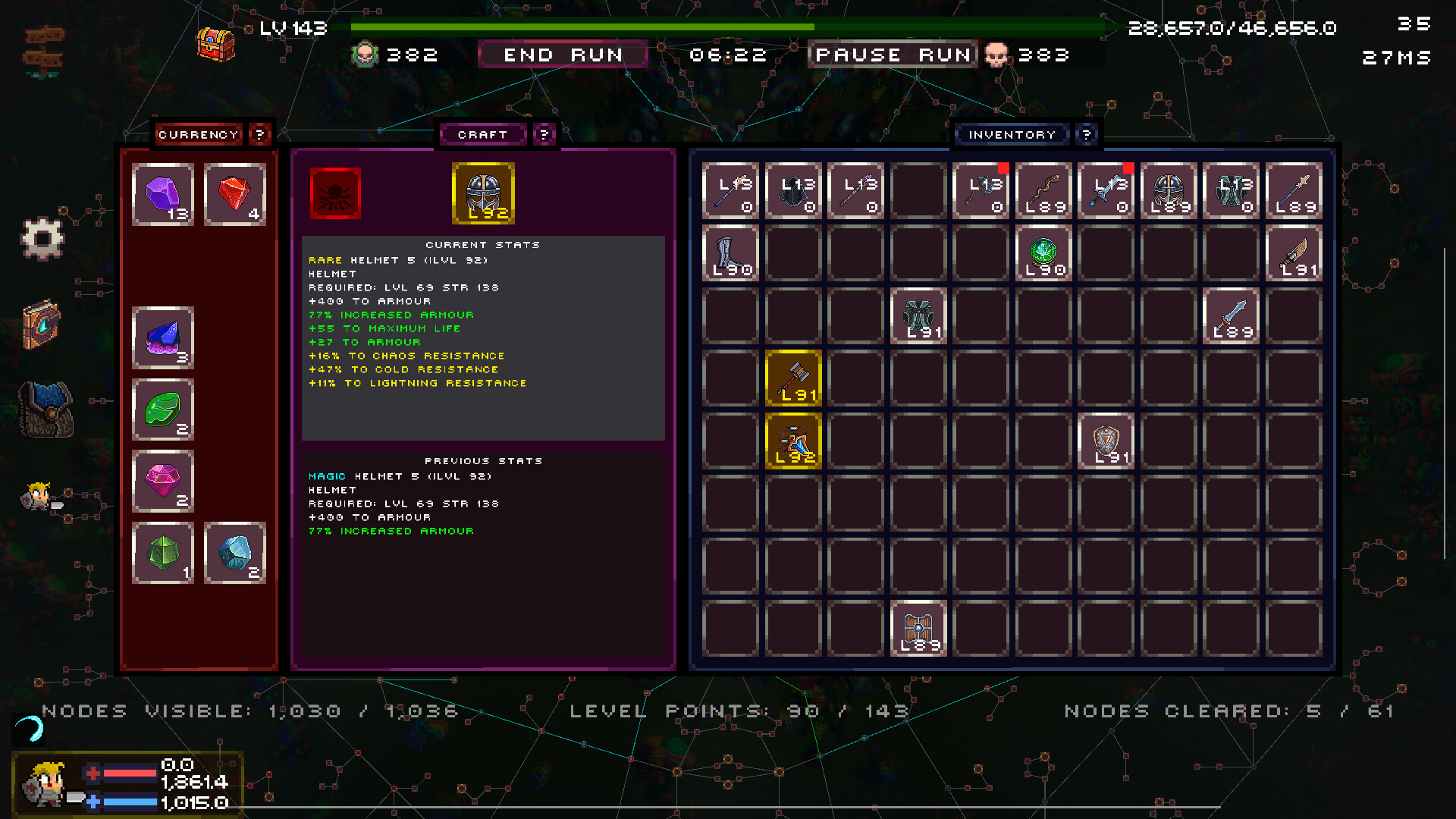This screenshot has width=1456, height=819.
Task: Select the L89 sword in inventory
Action: [x=1231, y=315]
